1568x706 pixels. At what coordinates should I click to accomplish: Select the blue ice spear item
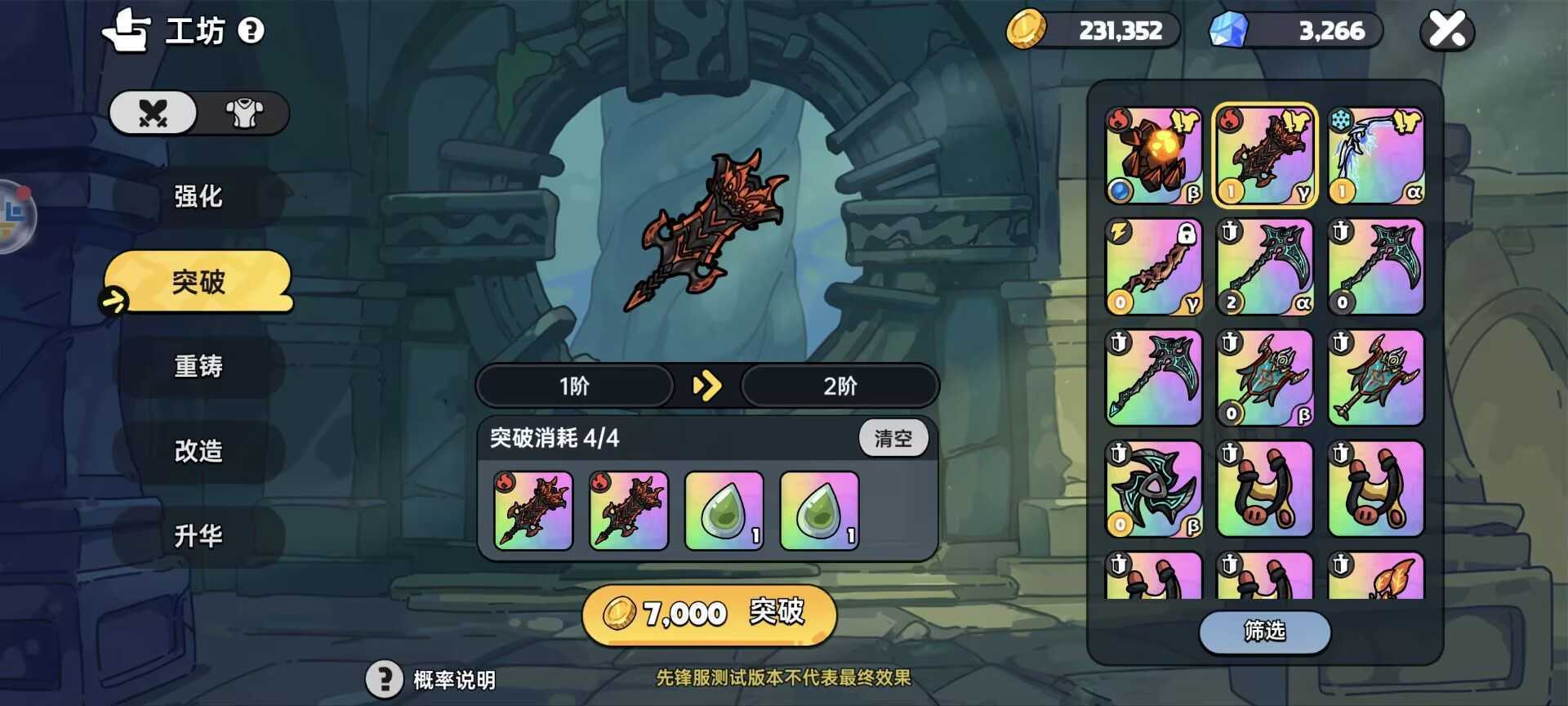click(x=1375, y=155)
